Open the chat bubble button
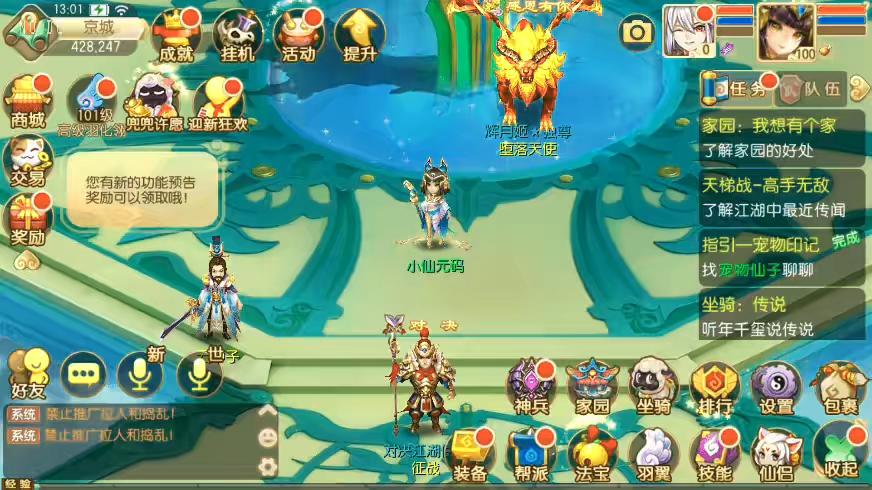Viewport: 872px width, 490px height. click(82, 375)
